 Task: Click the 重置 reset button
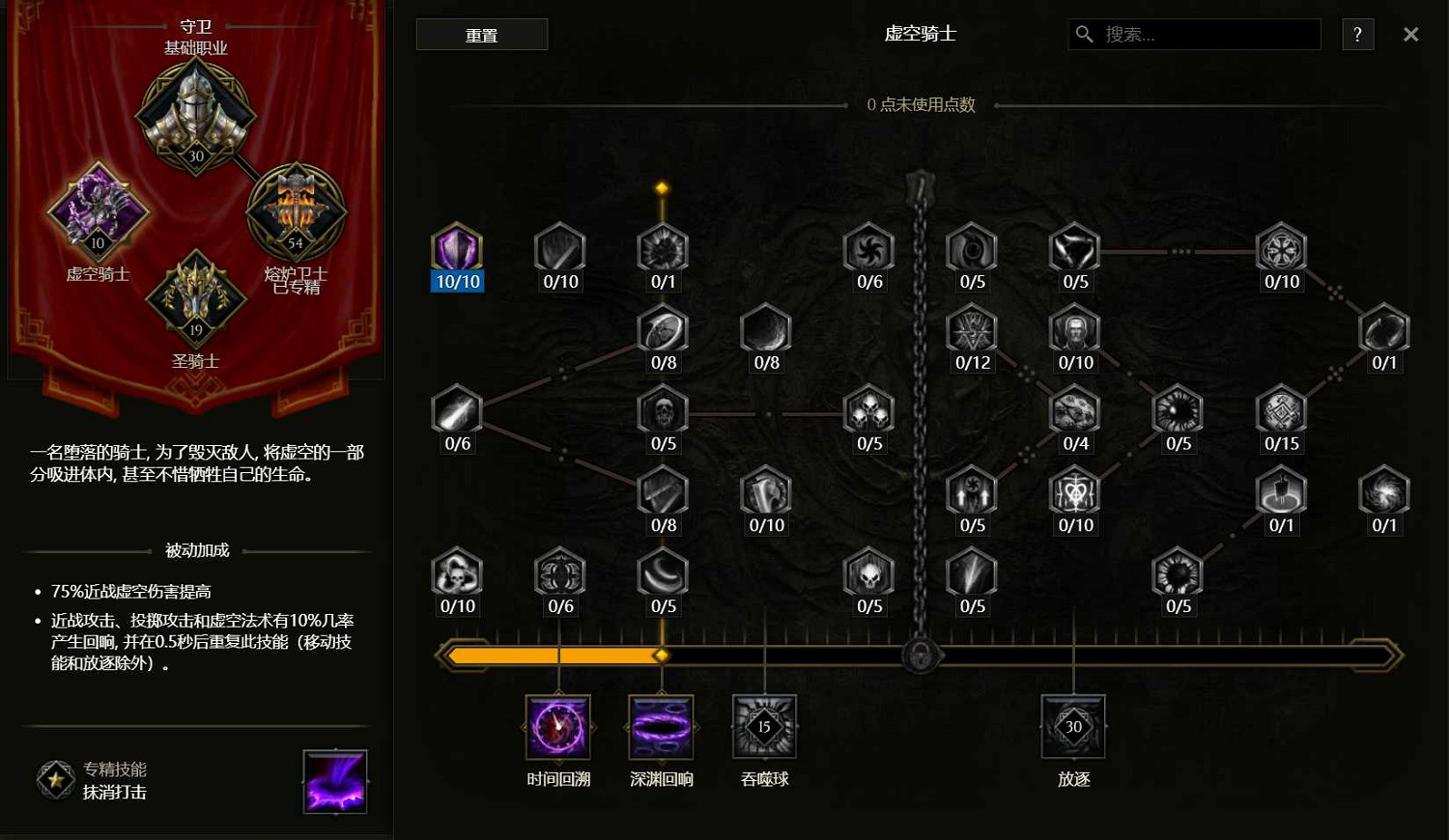[481, 34]
